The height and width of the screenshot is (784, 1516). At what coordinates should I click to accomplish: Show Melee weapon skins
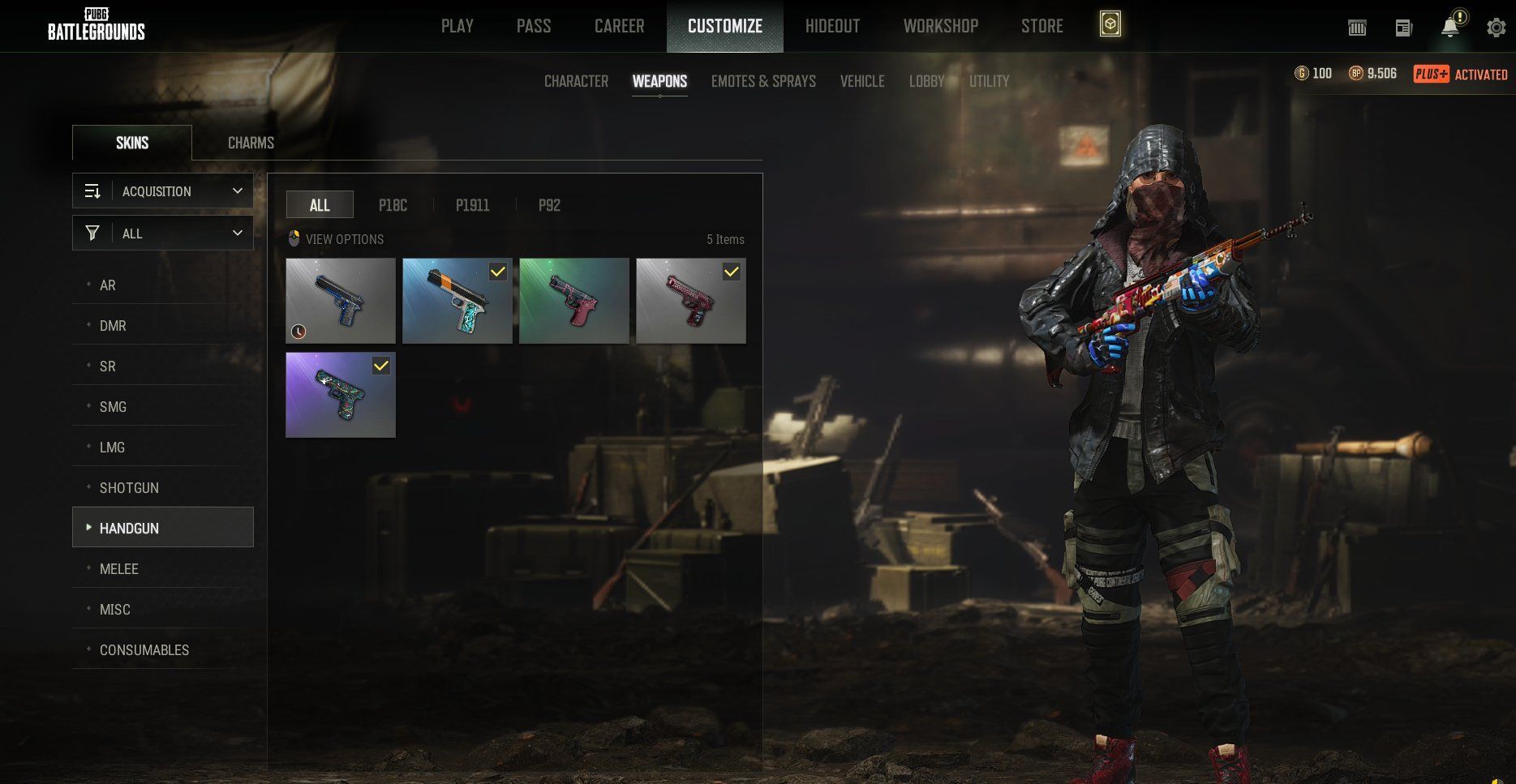click(x=118, y=569)
